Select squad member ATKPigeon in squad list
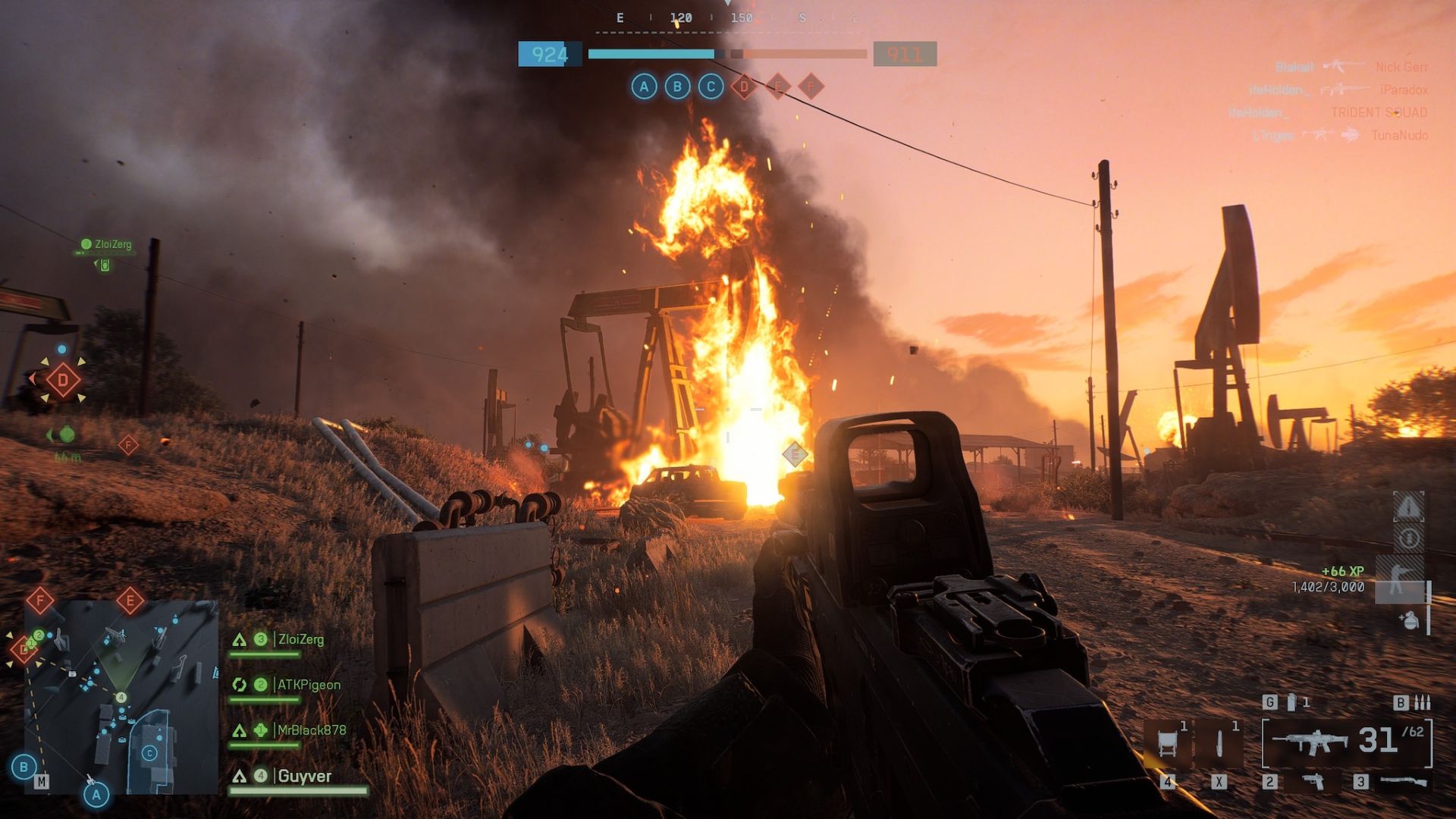Viewport: 1456px width, 819px height. pyautogui.click(x=309, y=685)
